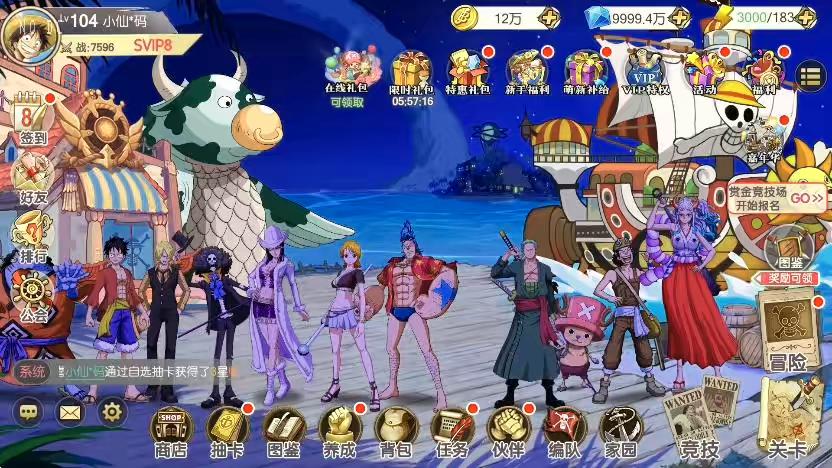Screen dimensions: 832x468
Task: Open the chat bubble button
Action: click(x=27, y=411)
